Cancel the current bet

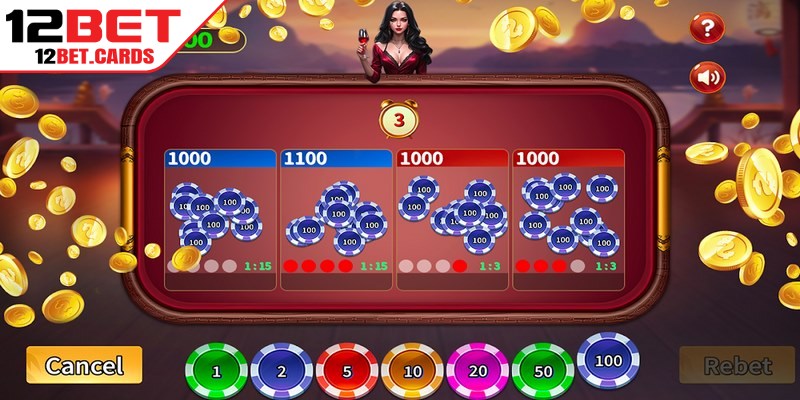pyautogui.click(x=84, y=365)
